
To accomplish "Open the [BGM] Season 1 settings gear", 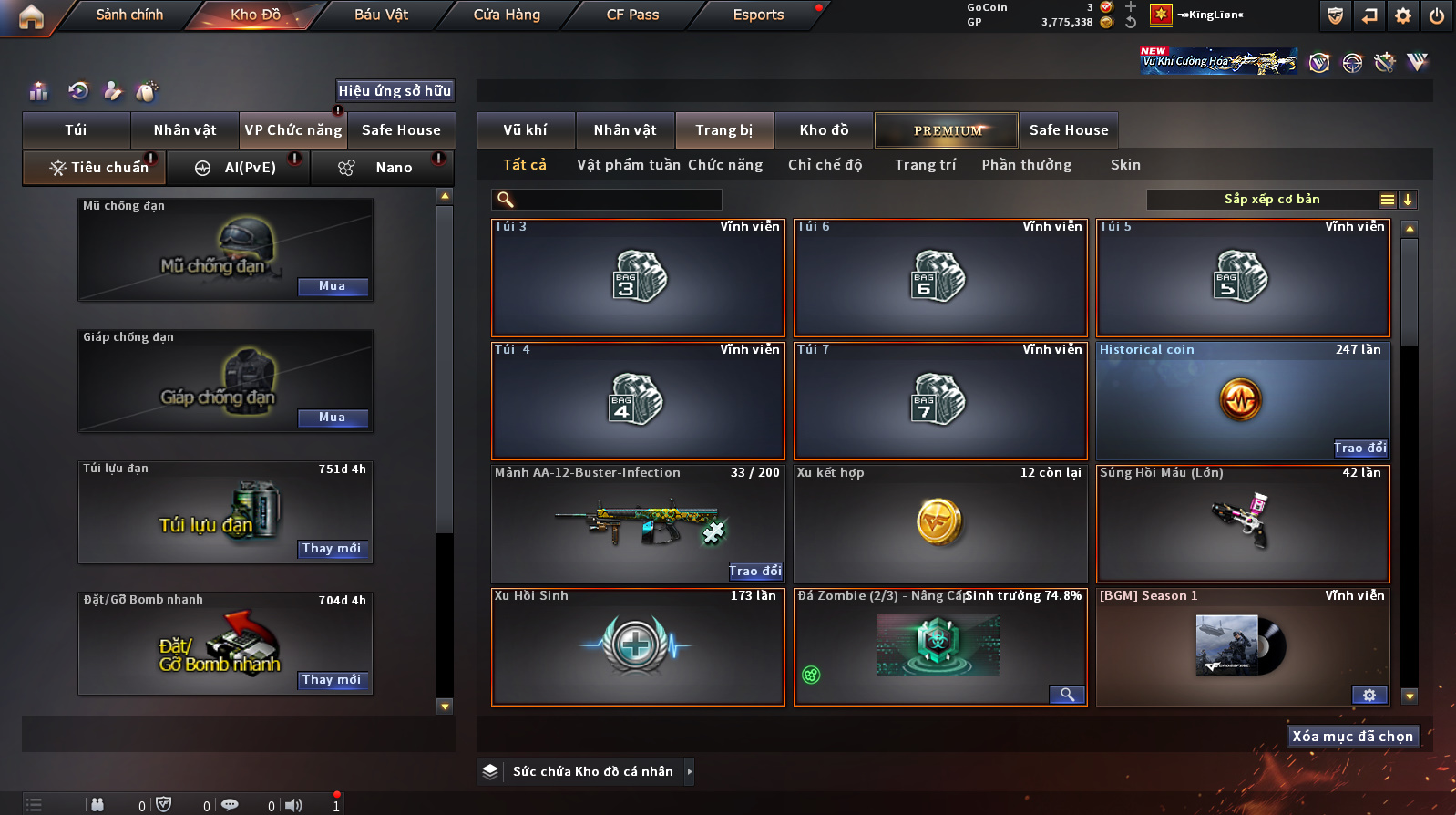I will point(1369,695).
